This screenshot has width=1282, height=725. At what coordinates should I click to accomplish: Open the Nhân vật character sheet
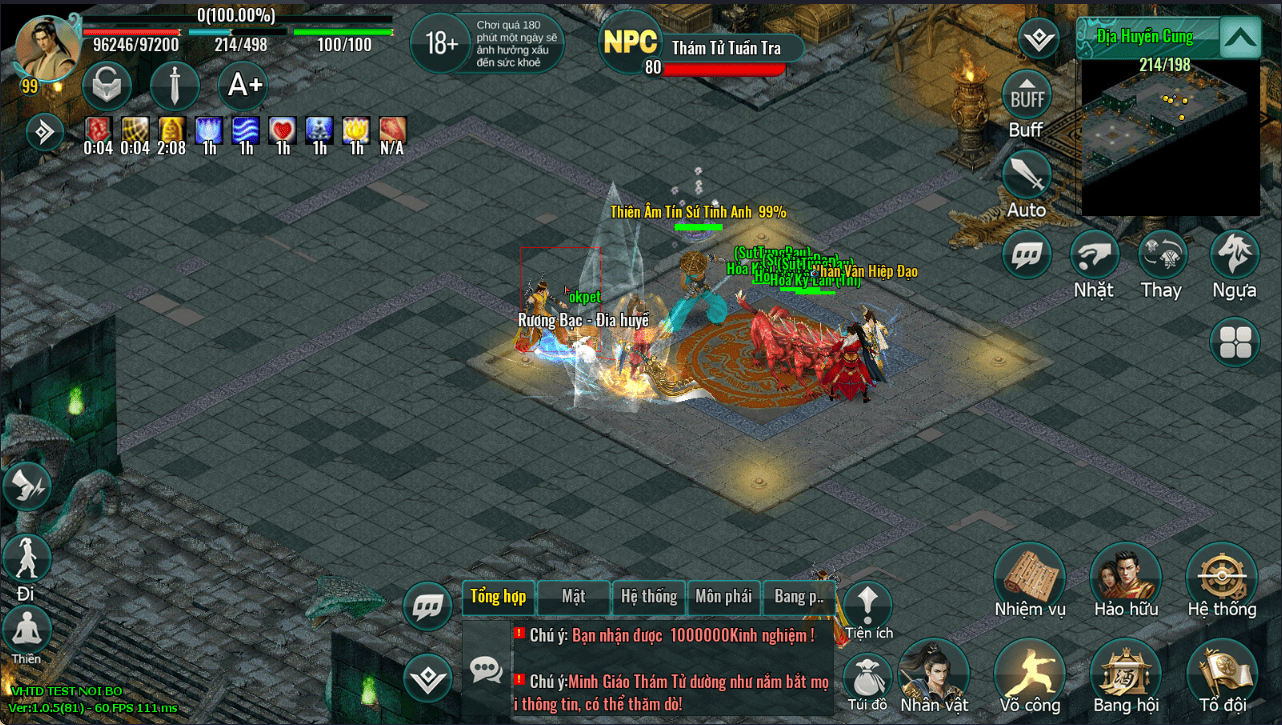(934, 673)
